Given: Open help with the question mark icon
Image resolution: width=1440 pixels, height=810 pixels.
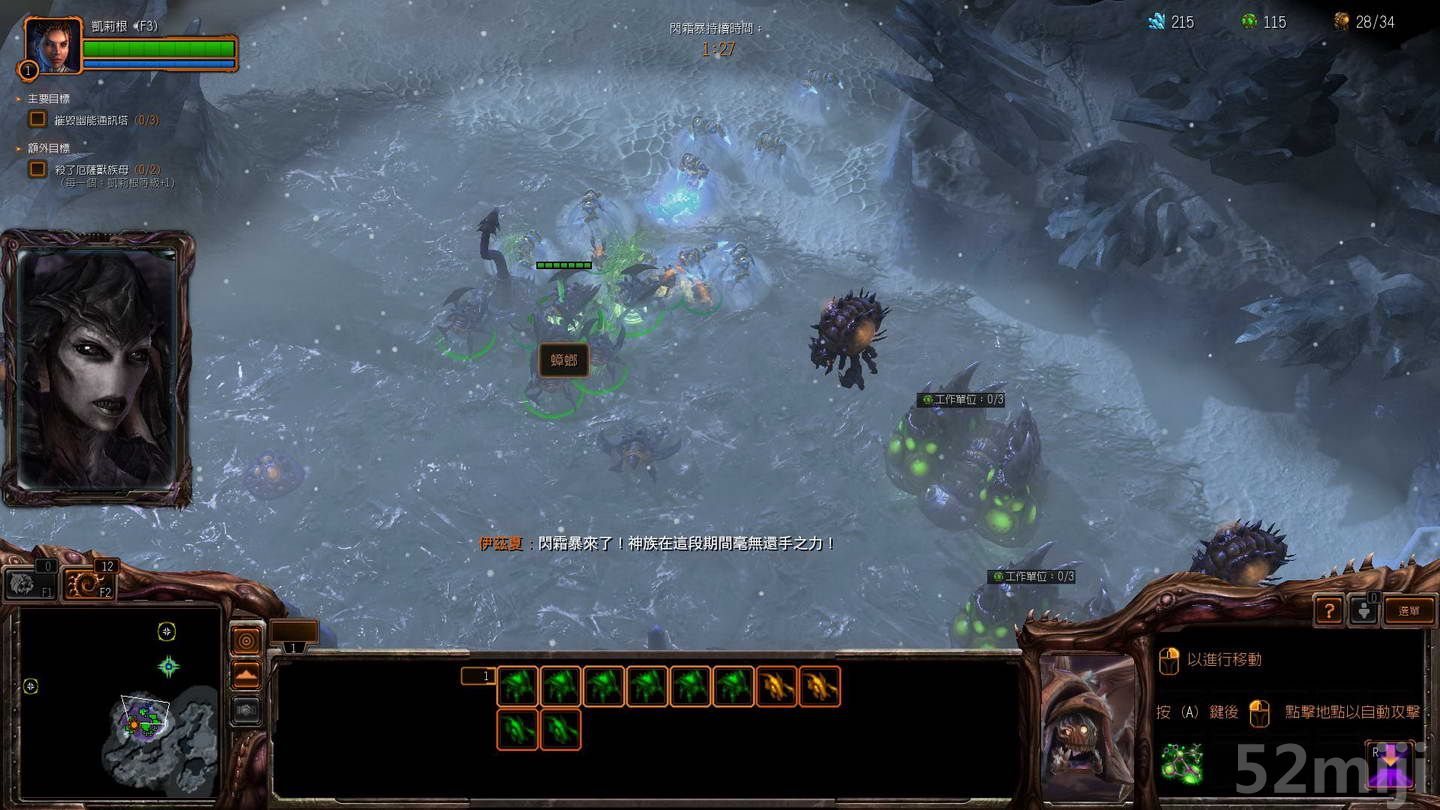Looking at the screenshot, I should pos(1328,610).
